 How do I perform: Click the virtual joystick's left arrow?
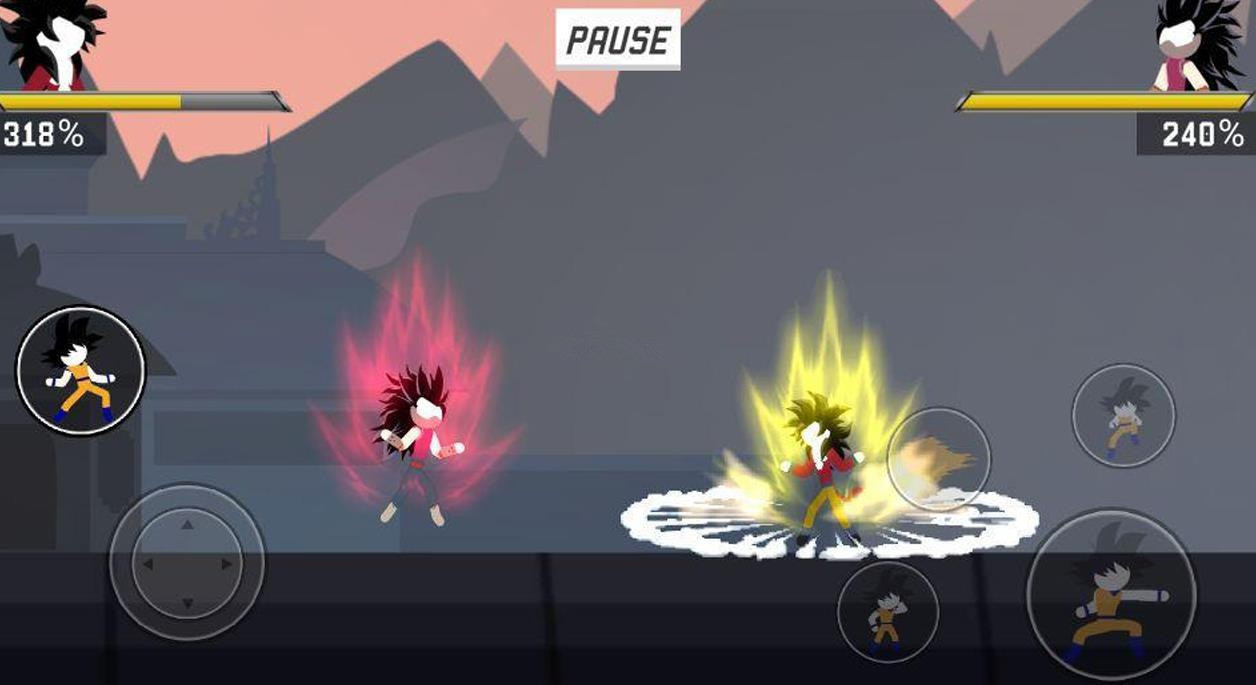pyautogui.click(x=148, y=564)
